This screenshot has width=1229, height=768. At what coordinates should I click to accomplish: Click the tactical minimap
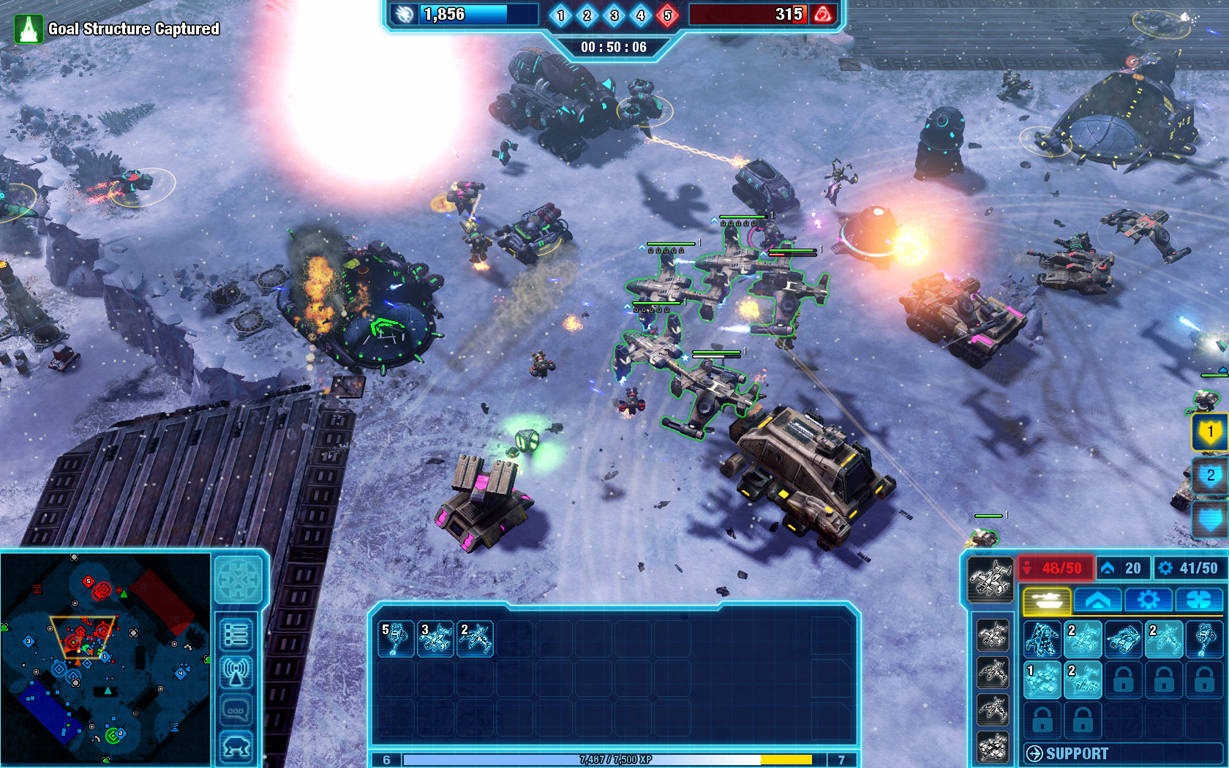click(105, 656)
